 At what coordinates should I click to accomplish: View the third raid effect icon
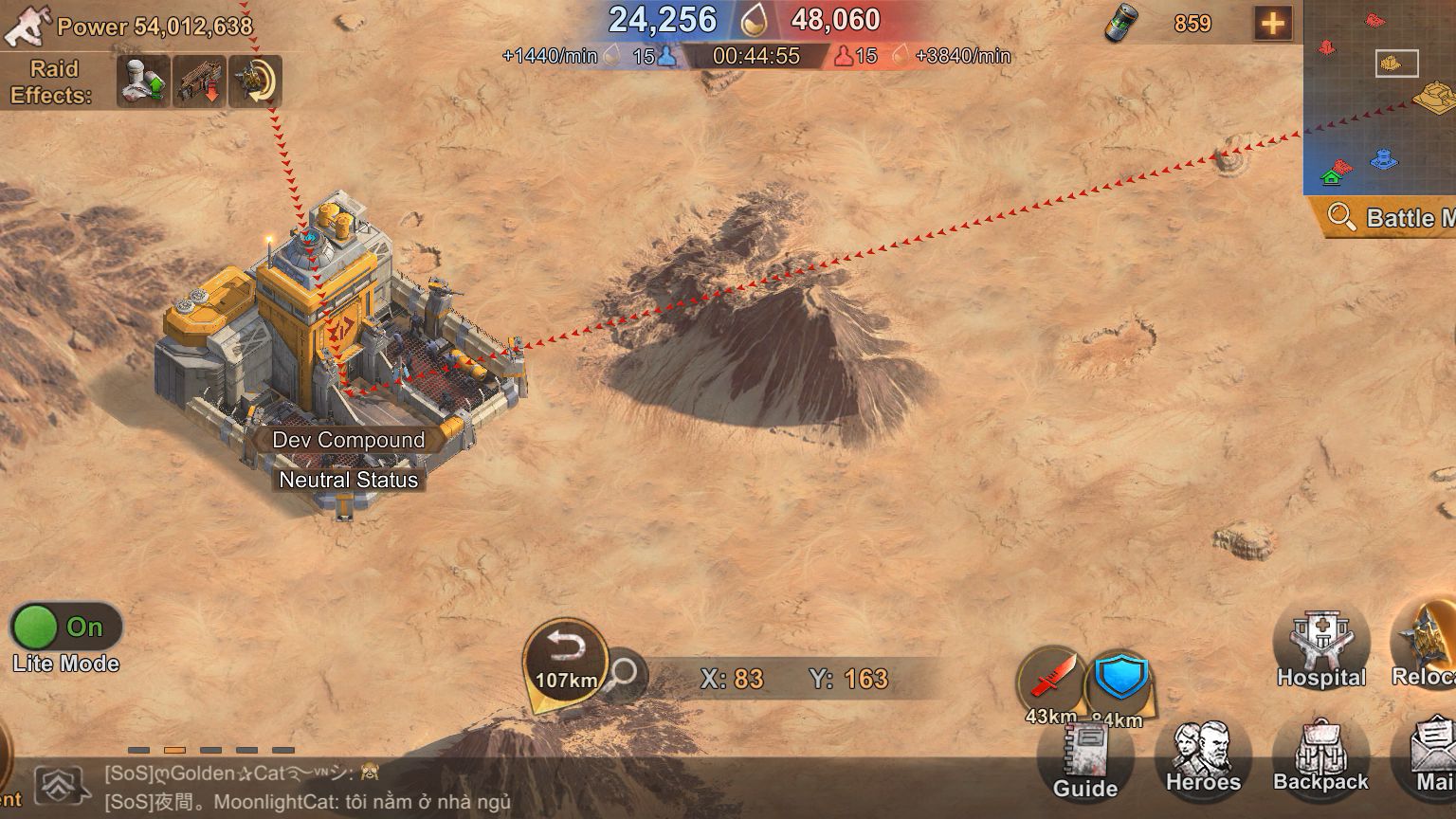[x=255, y=82]
